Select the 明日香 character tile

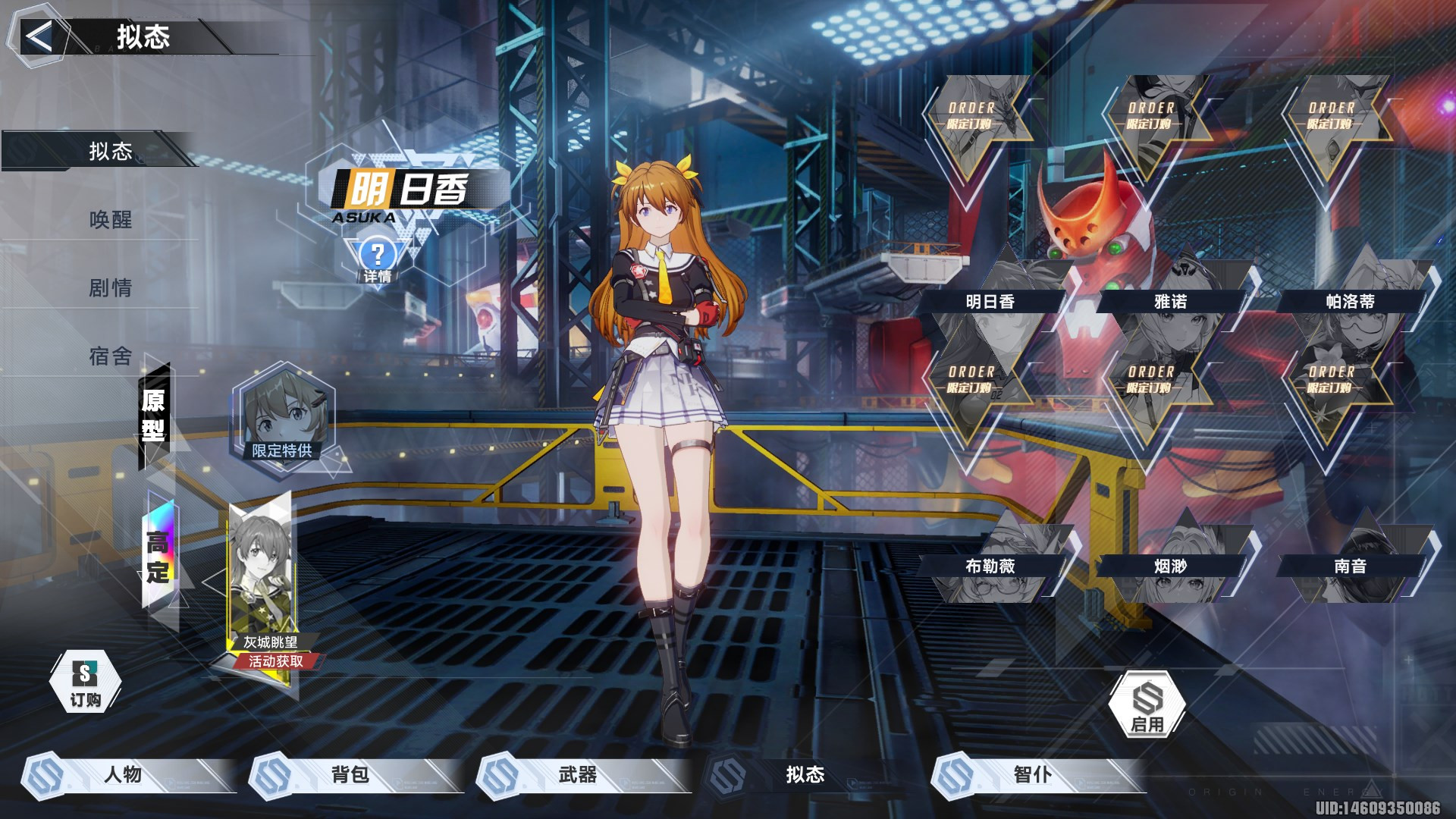click(x=990, y=300)
